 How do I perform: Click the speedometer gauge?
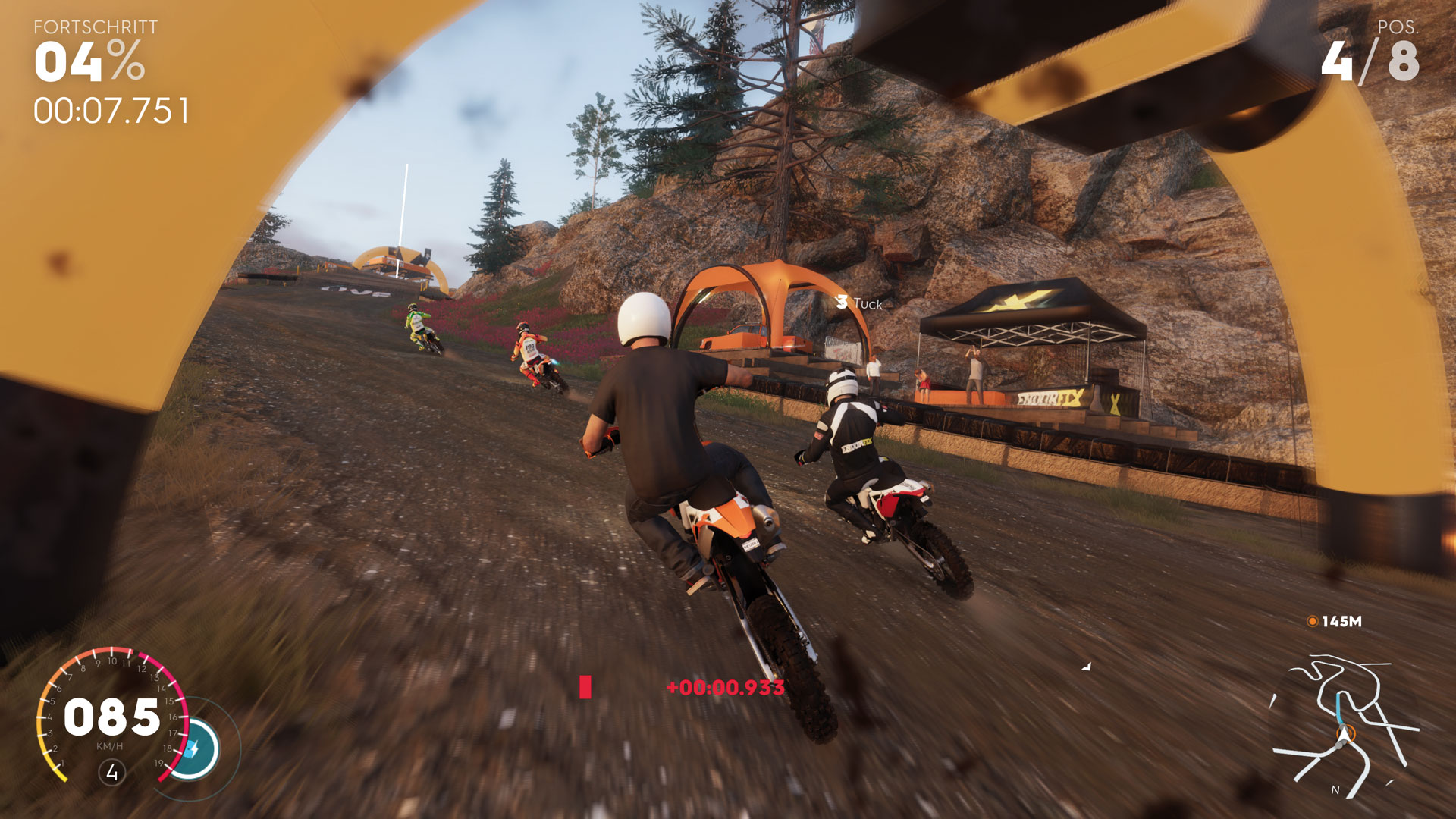pos(112,717)
